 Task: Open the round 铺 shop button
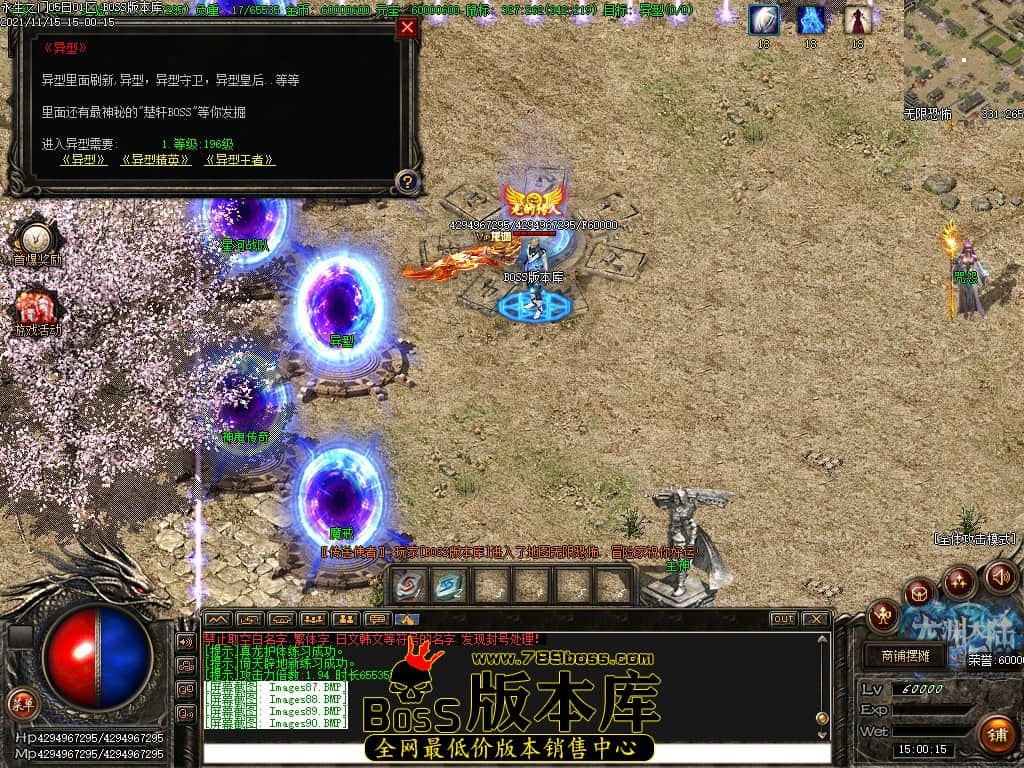click(997, 735)
